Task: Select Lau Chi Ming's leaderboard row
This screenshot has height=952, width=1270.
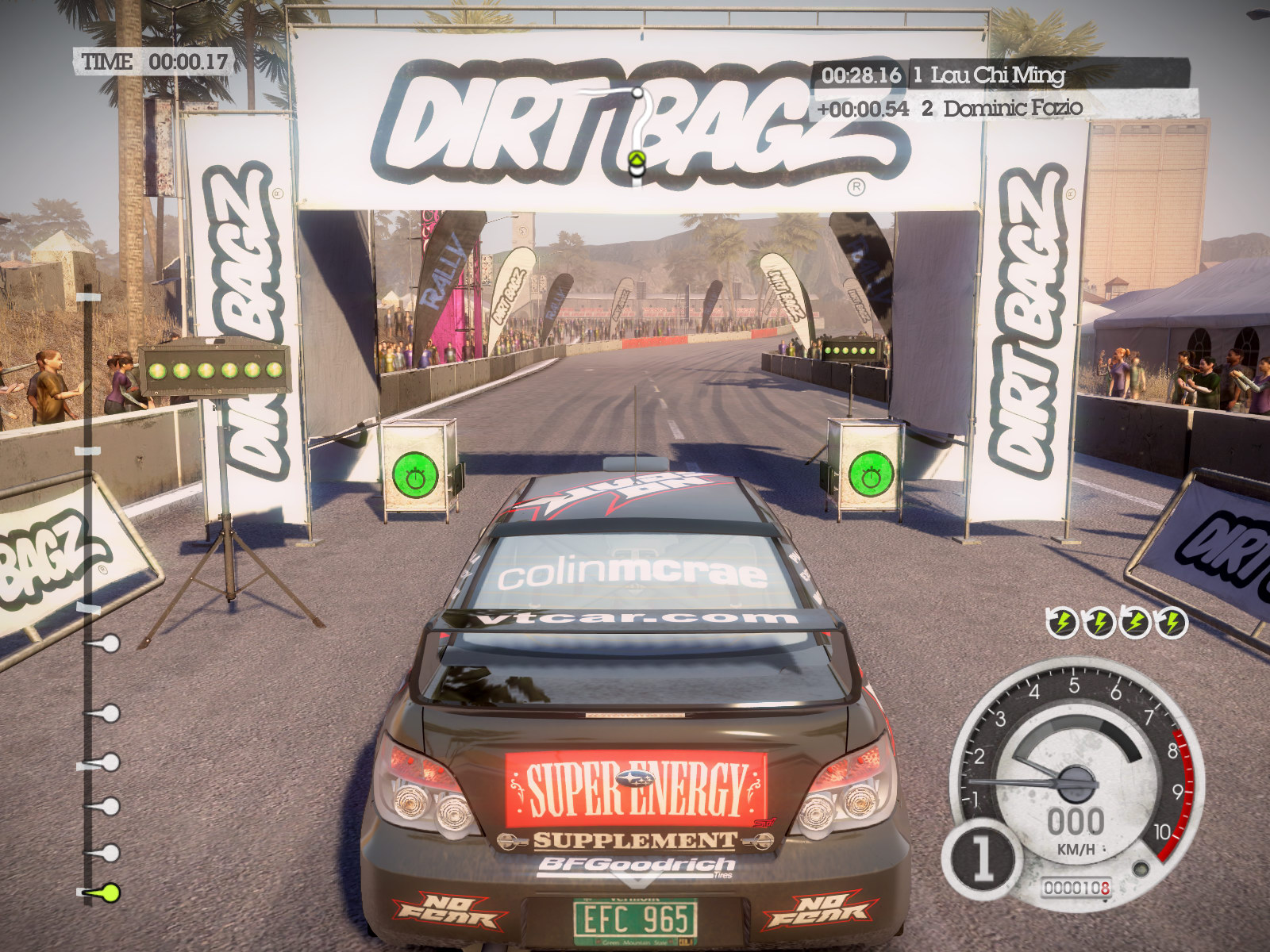Action: point(999,75)
